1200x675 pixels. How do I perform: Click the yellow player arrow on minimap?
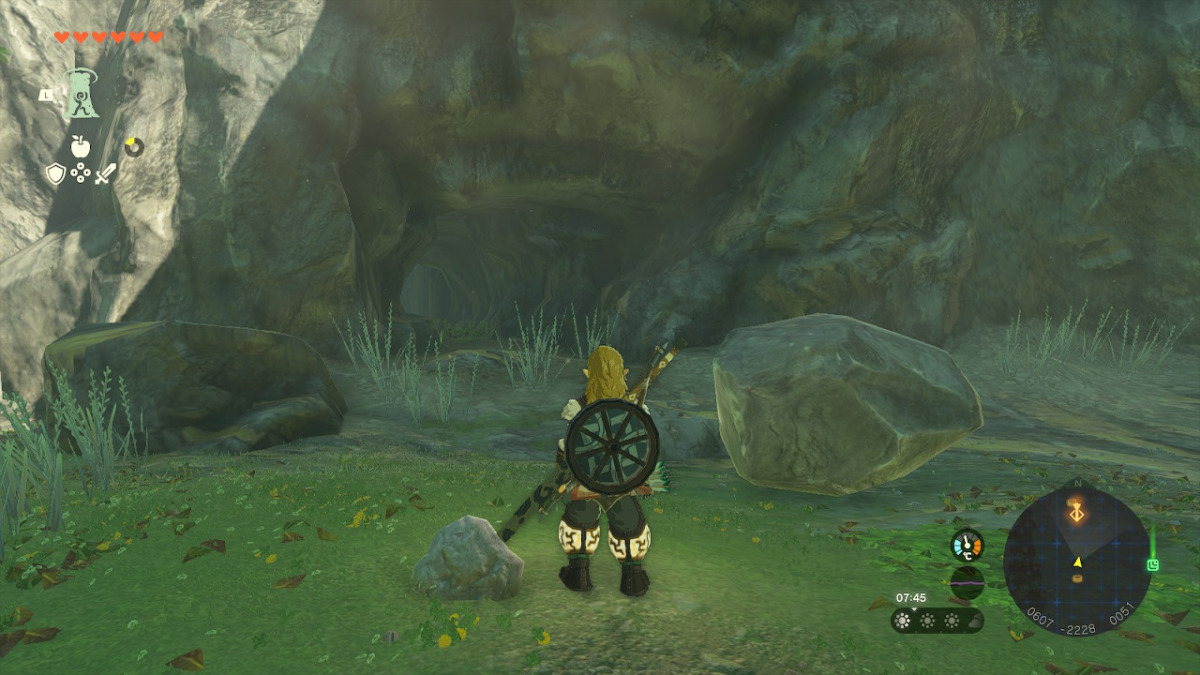tap(1077, 562)
